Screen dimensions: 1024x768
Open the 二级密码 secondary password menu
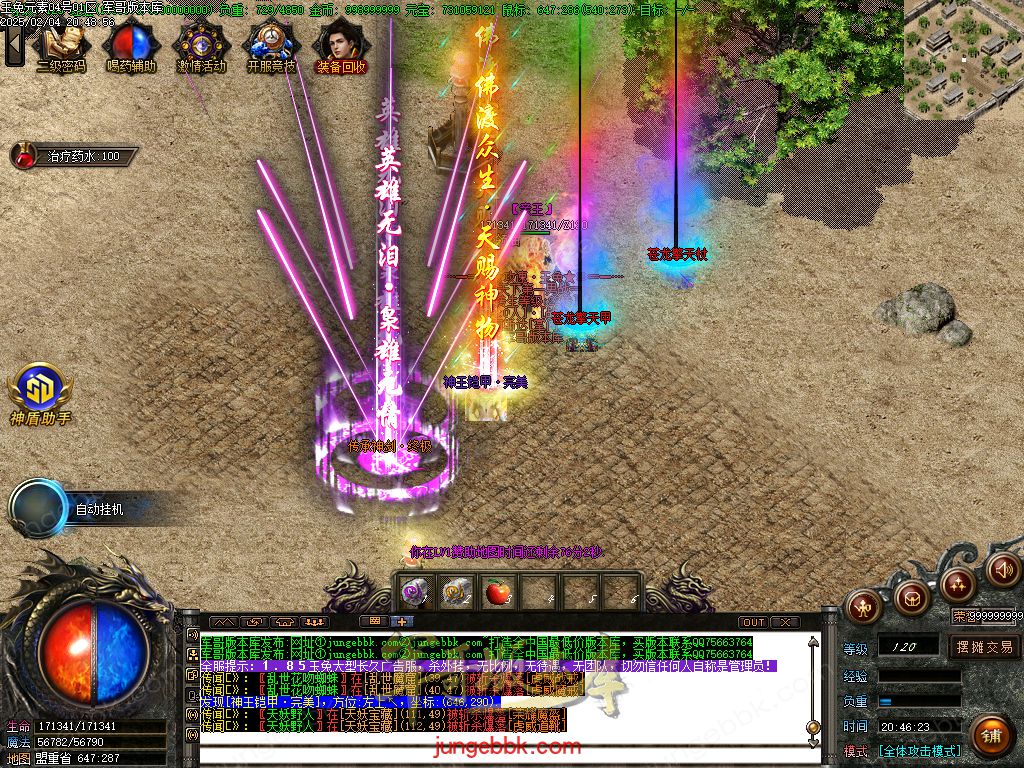61,47
